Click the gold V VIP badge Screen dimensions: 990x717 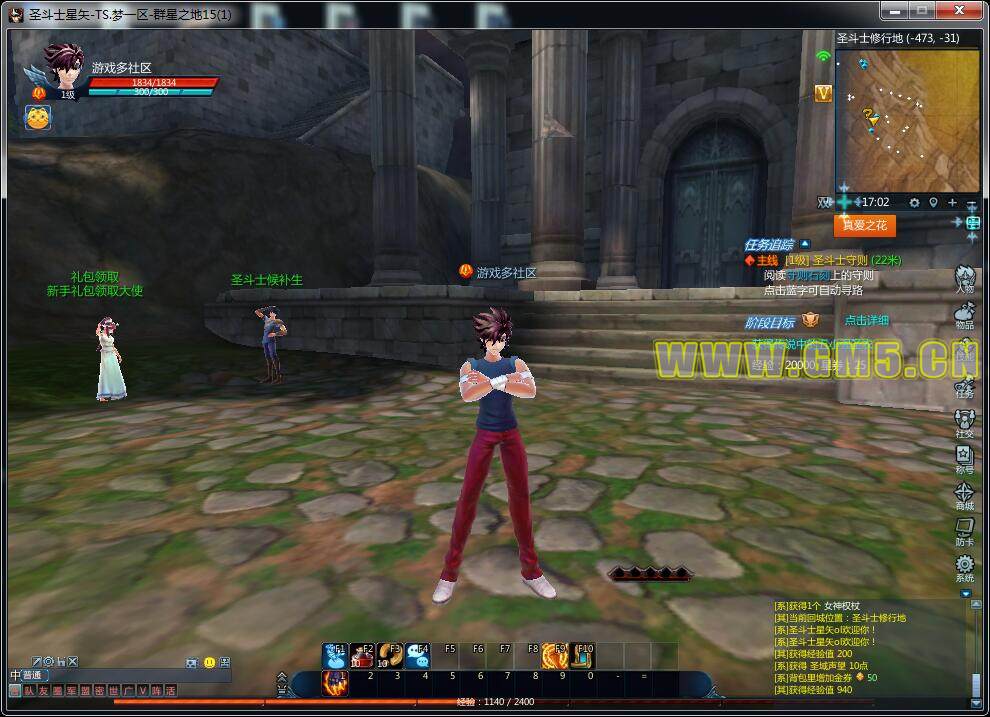click(823, 93)
